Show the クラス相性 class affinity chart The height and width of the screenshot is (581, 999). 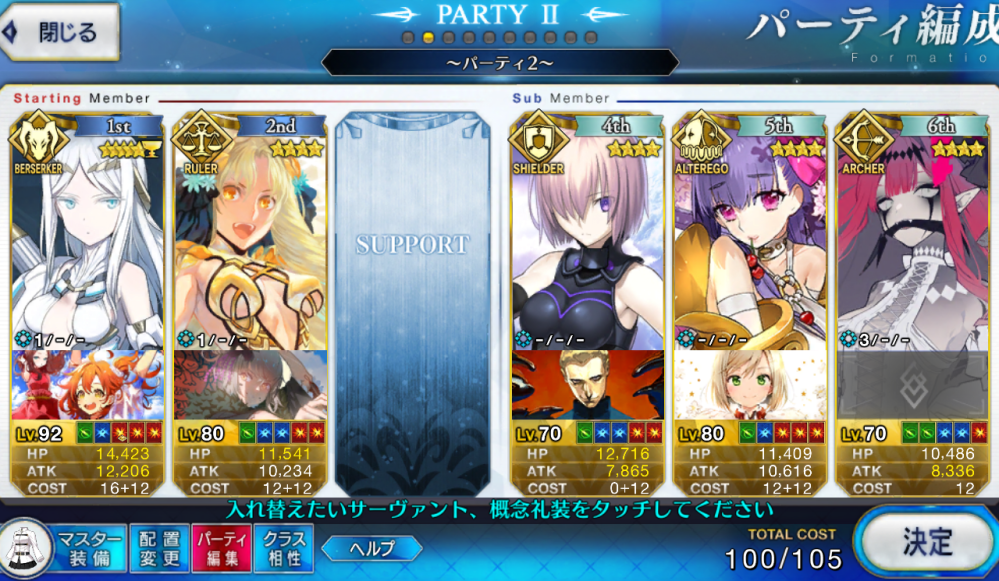pos(285,548)
